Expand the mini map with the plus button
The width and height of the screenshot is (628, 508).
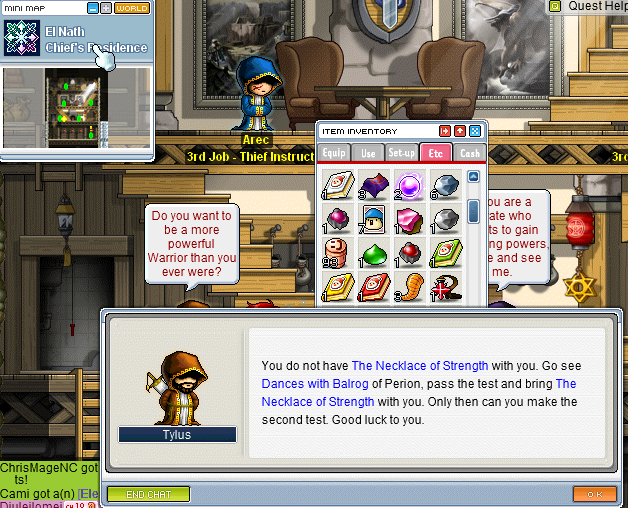tap(106, 8)
